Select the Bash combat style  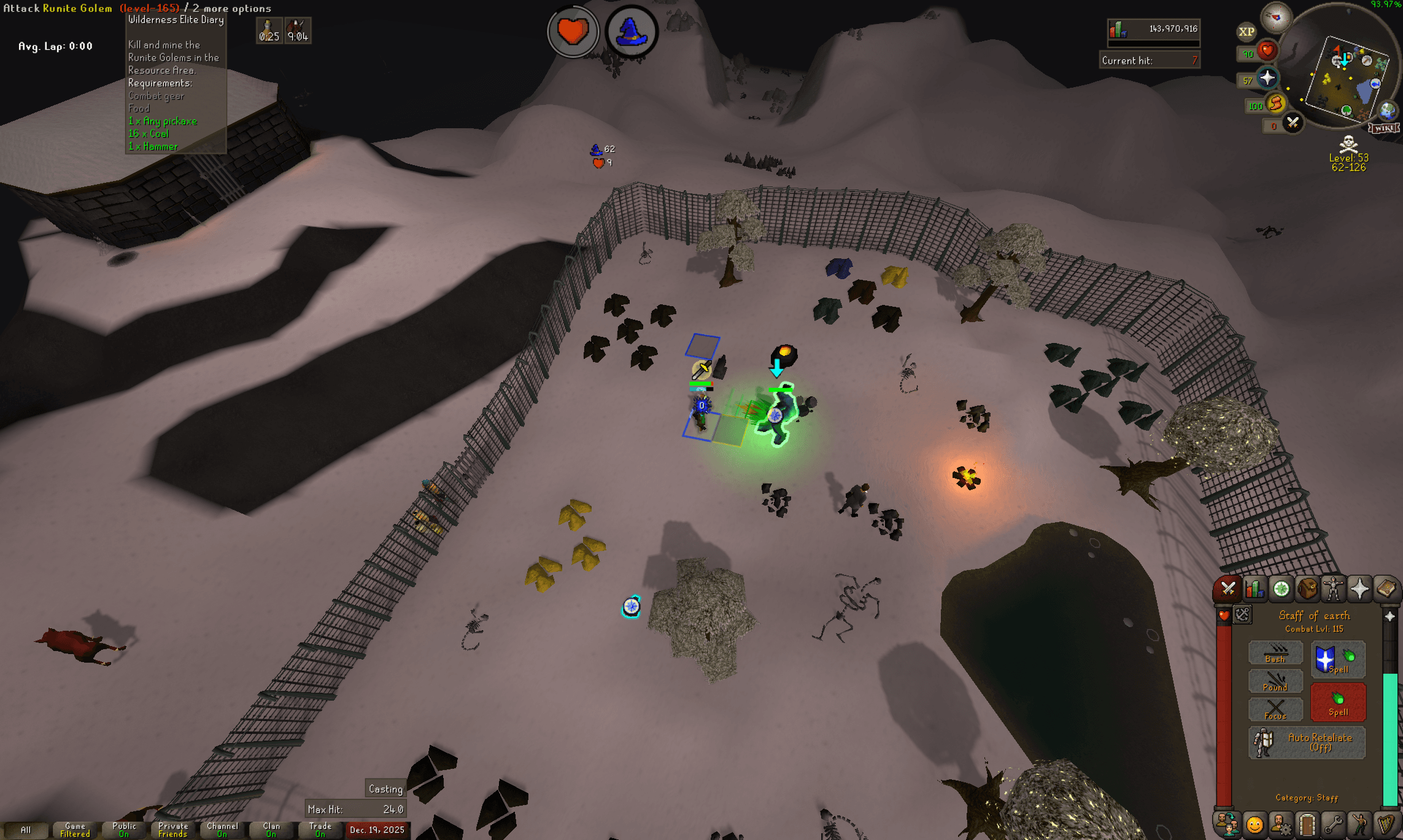(x=1275, y=652)
